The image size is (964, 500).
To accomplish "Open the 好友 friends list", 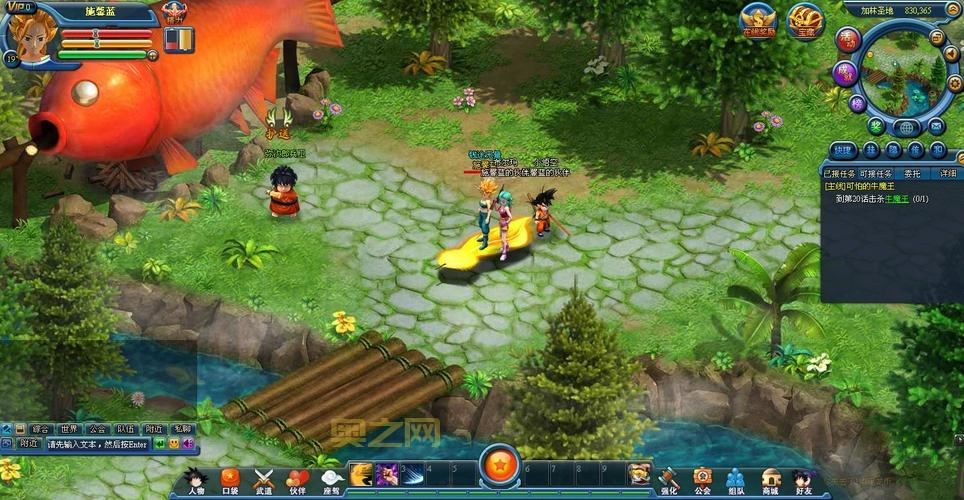I will [803, 479].
